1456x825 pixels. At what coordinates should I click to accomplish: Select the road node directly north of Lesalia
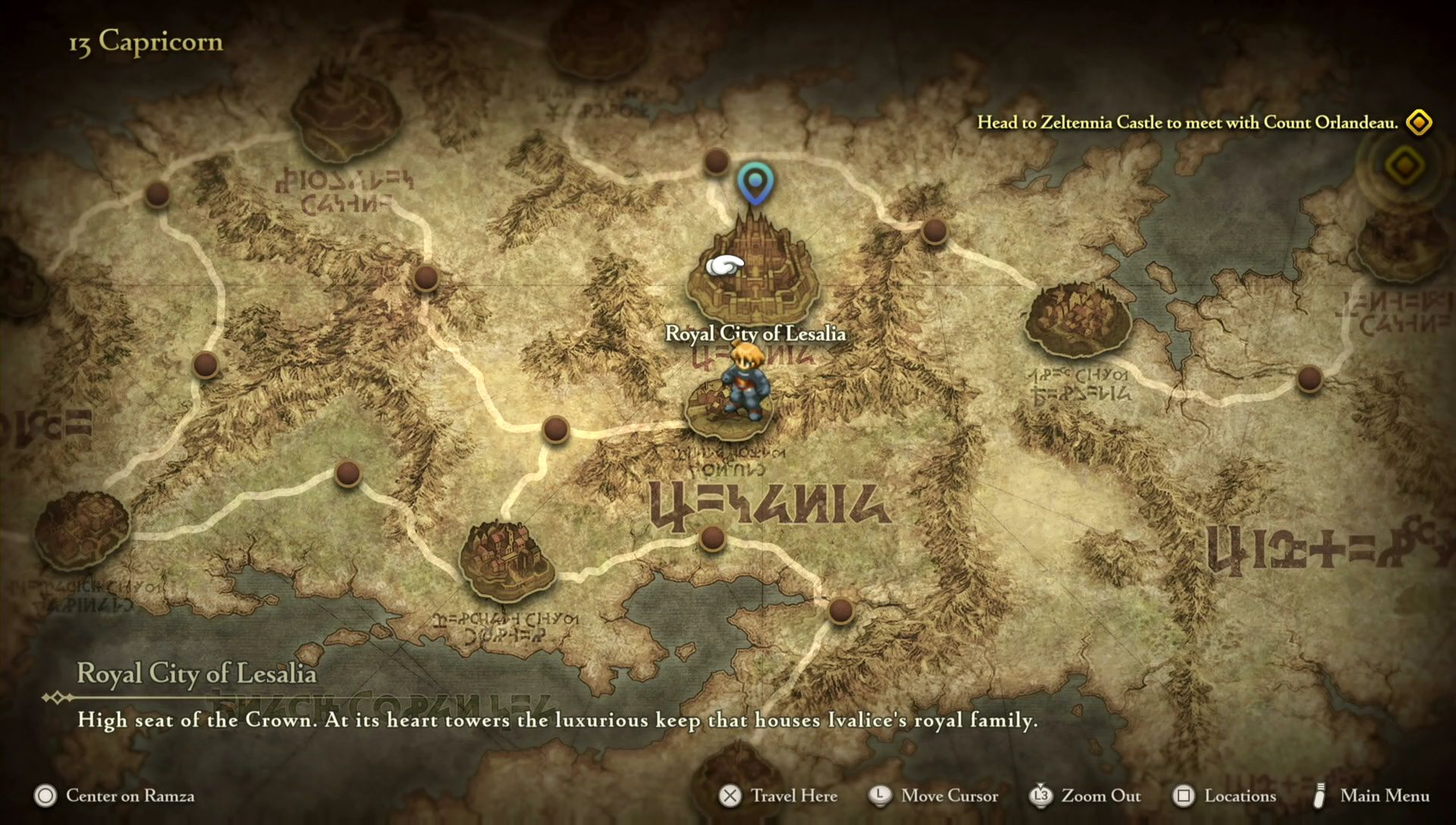716,161
